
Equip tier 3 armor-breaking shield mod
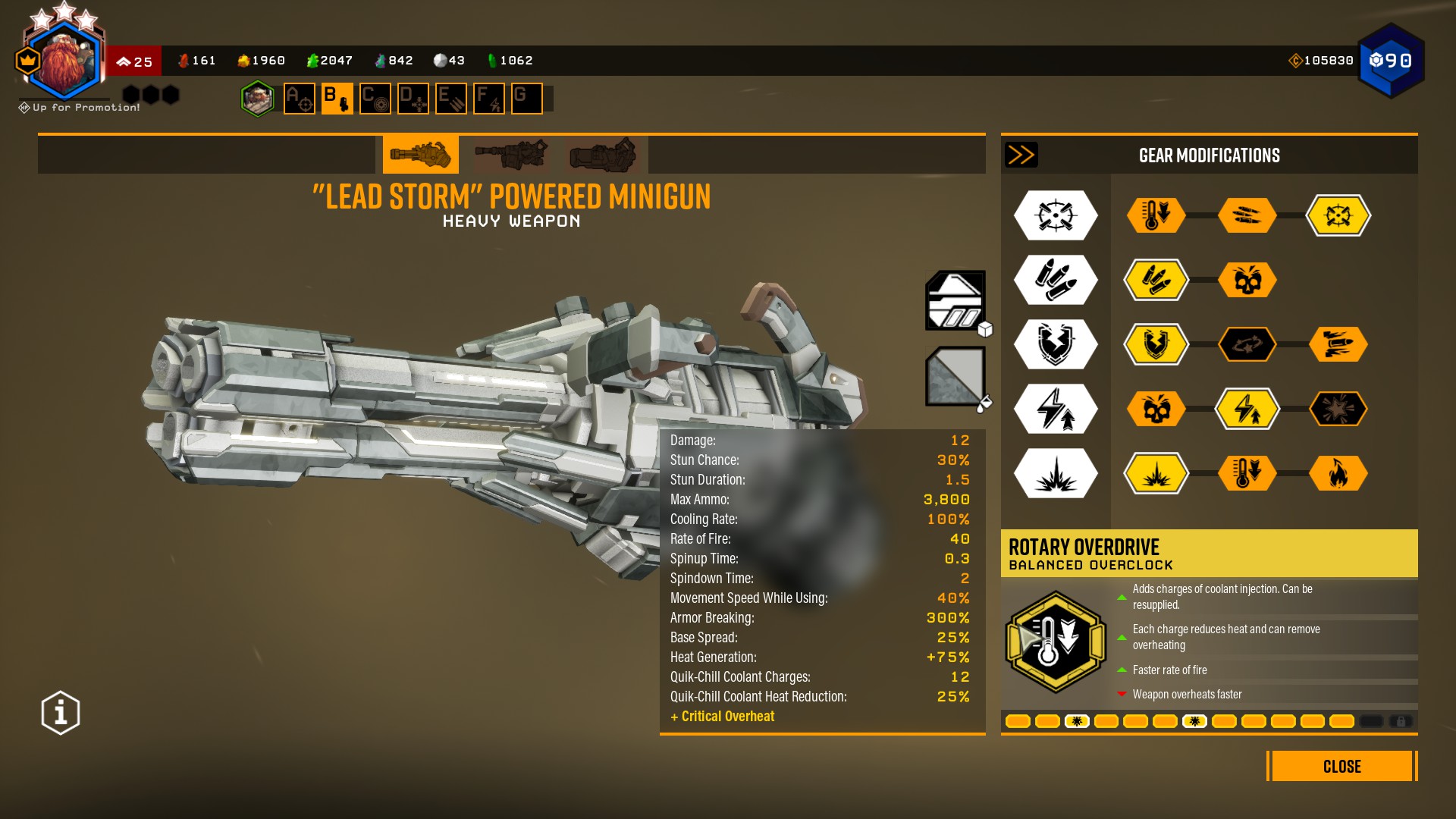tap(1156, 344)
